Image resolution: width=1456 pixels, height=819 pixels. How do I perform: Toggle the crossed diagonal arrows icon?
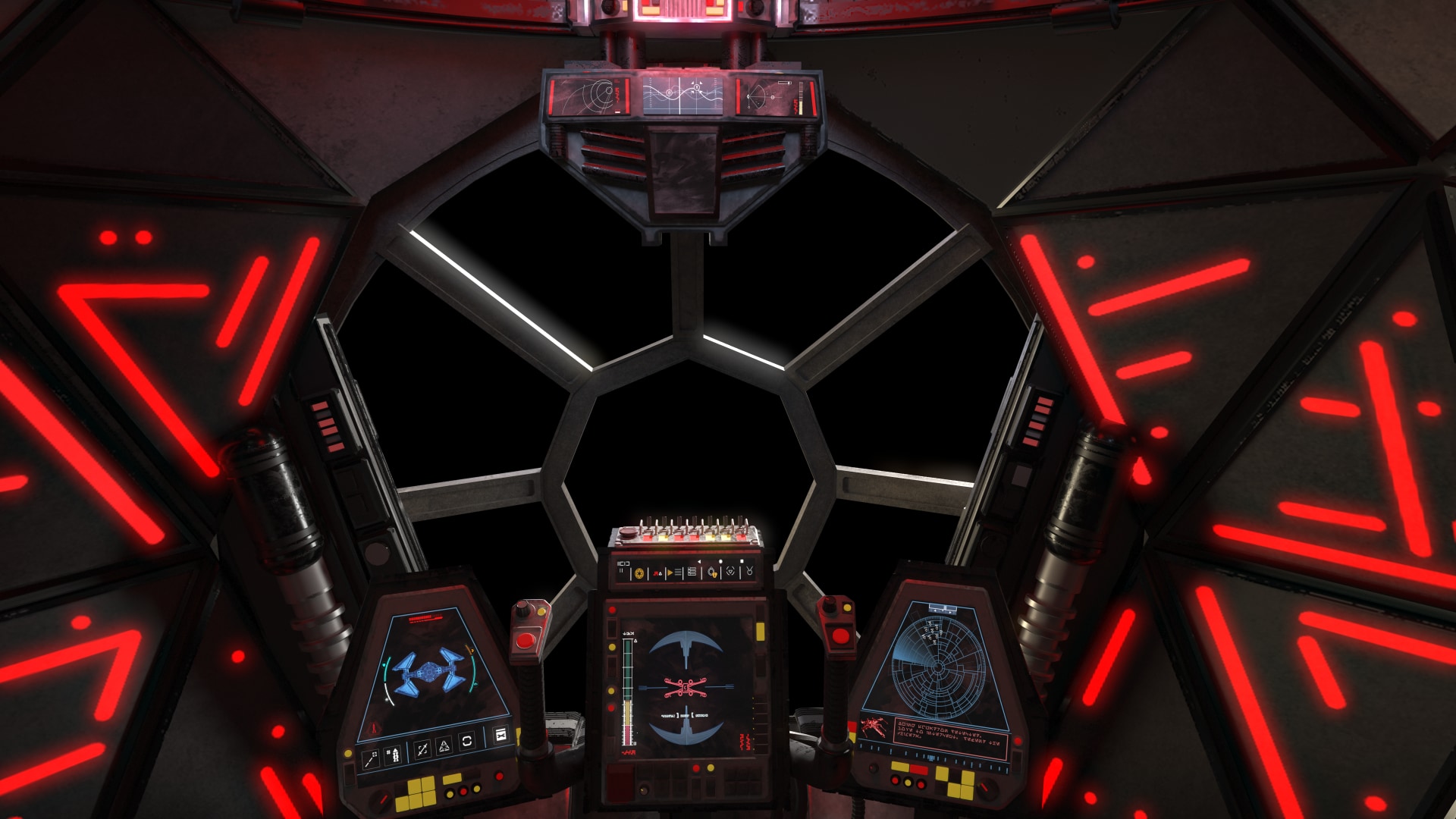click(x=422, y=749)
